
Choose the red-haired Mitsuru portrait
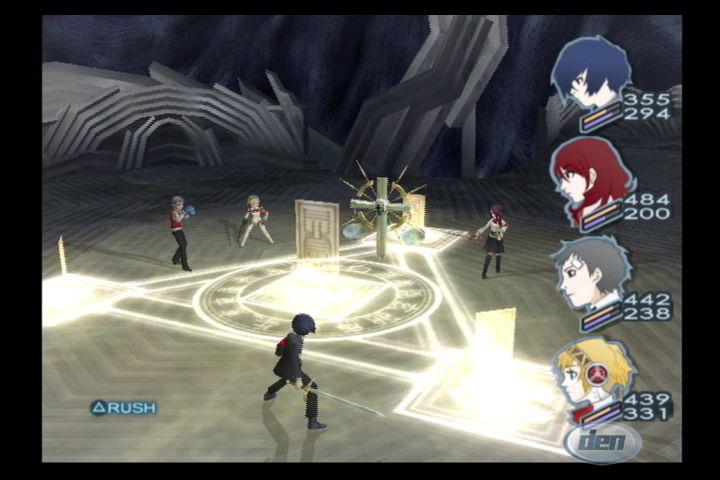pos(591,182)
